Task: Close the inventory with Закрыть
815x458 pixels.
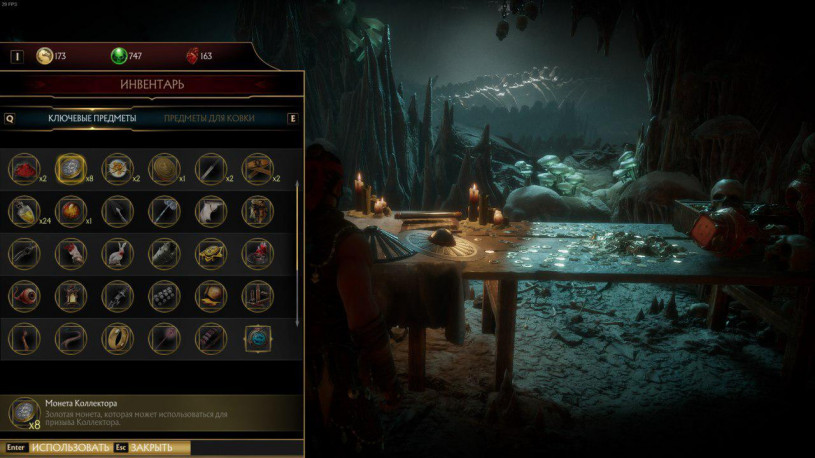Action: [151, 447]
